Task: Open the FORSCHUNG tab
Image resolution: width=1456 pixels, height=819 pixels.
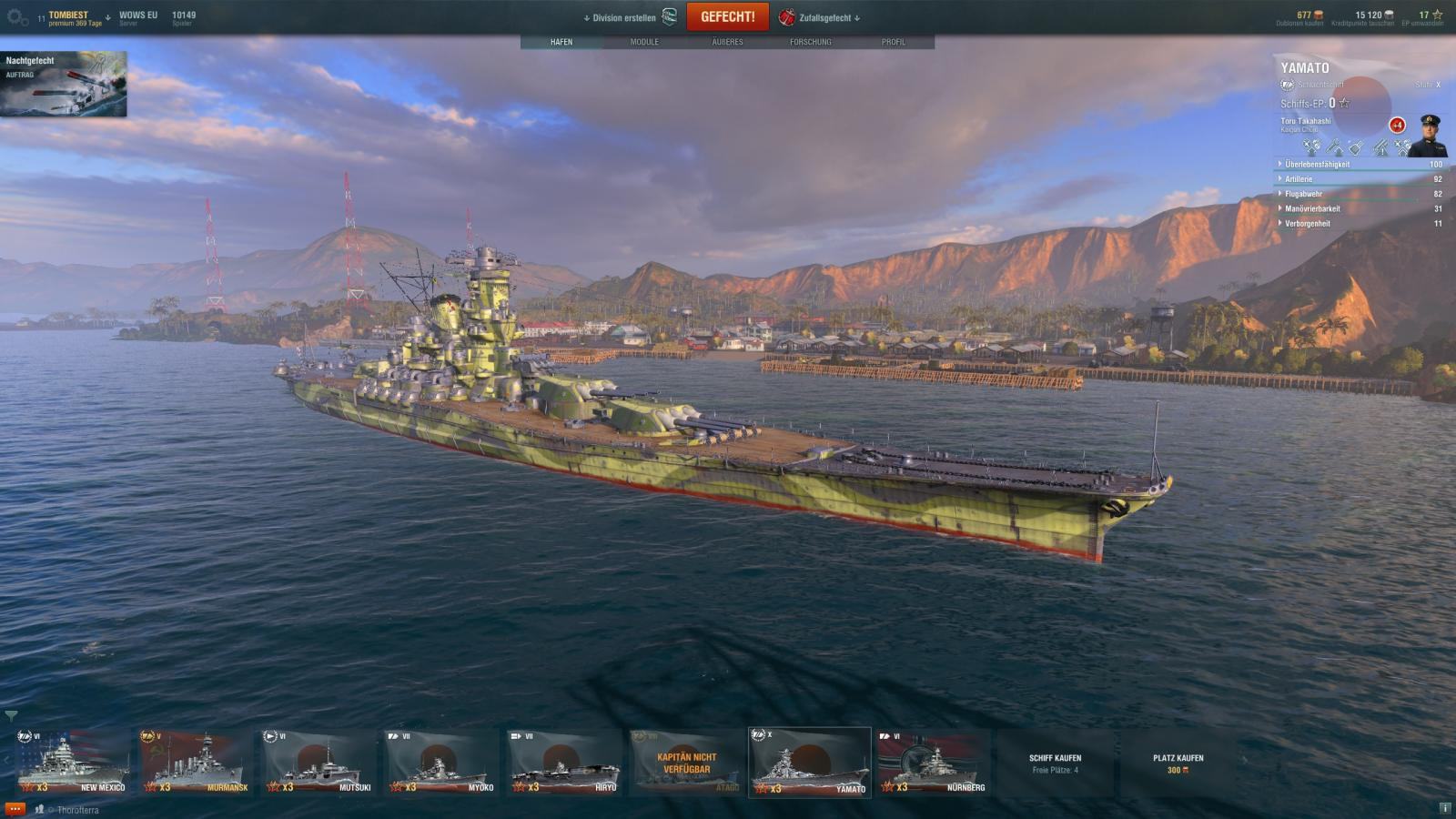Action: click(810, 42)
